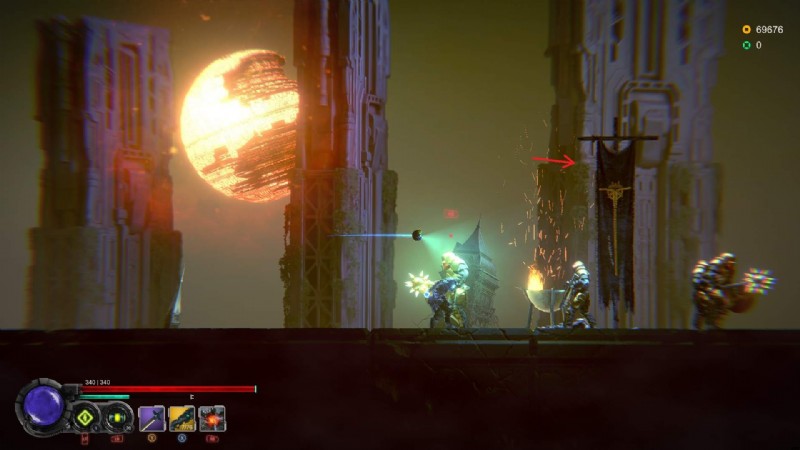Select the purple staff weapon slot
Viewport: 800px width, 450px height.
click(152, 418)
